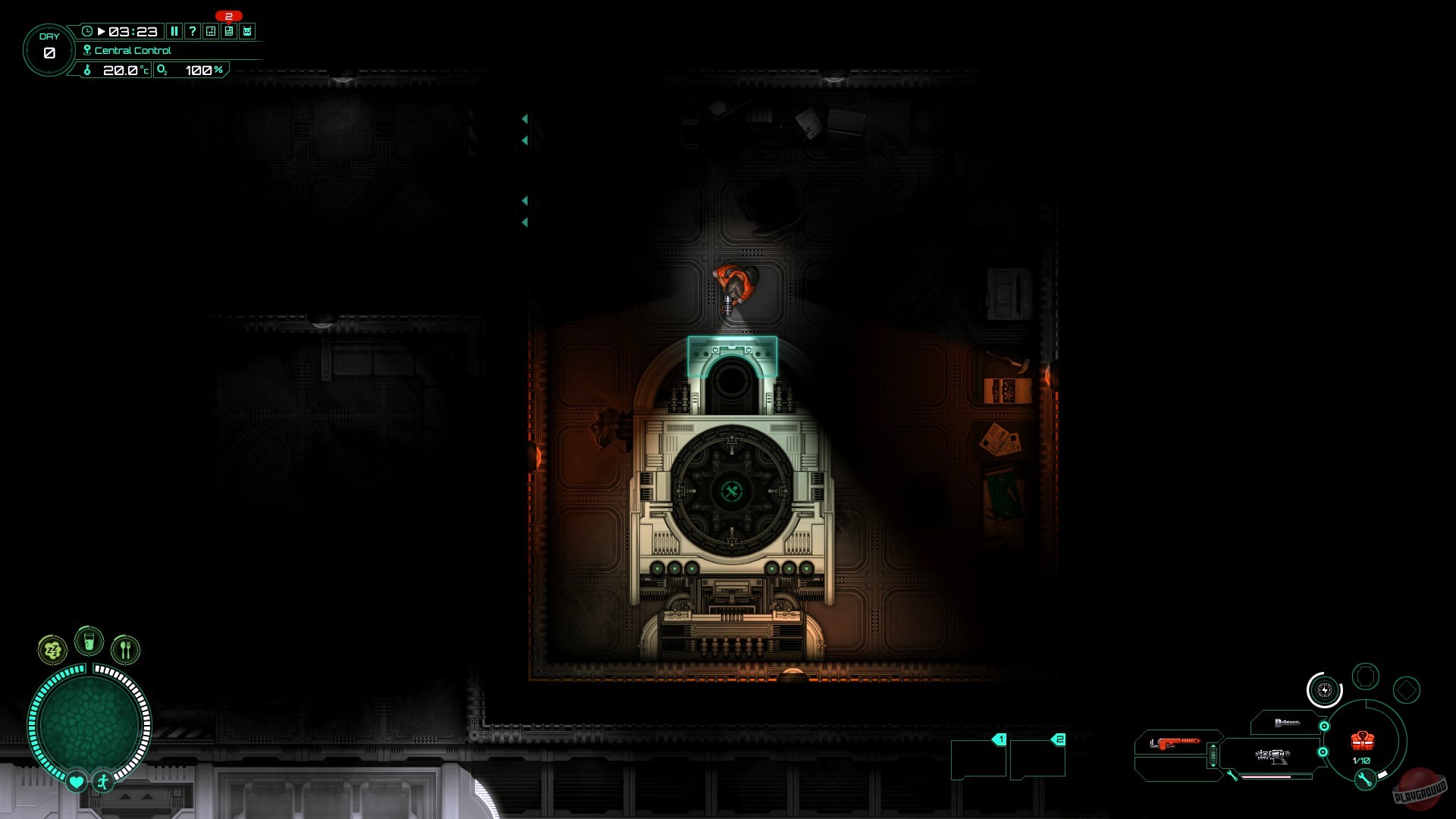Click the play arrow beside the clock
Viewport: 1456px width, 819px height.
pos(101,32)
